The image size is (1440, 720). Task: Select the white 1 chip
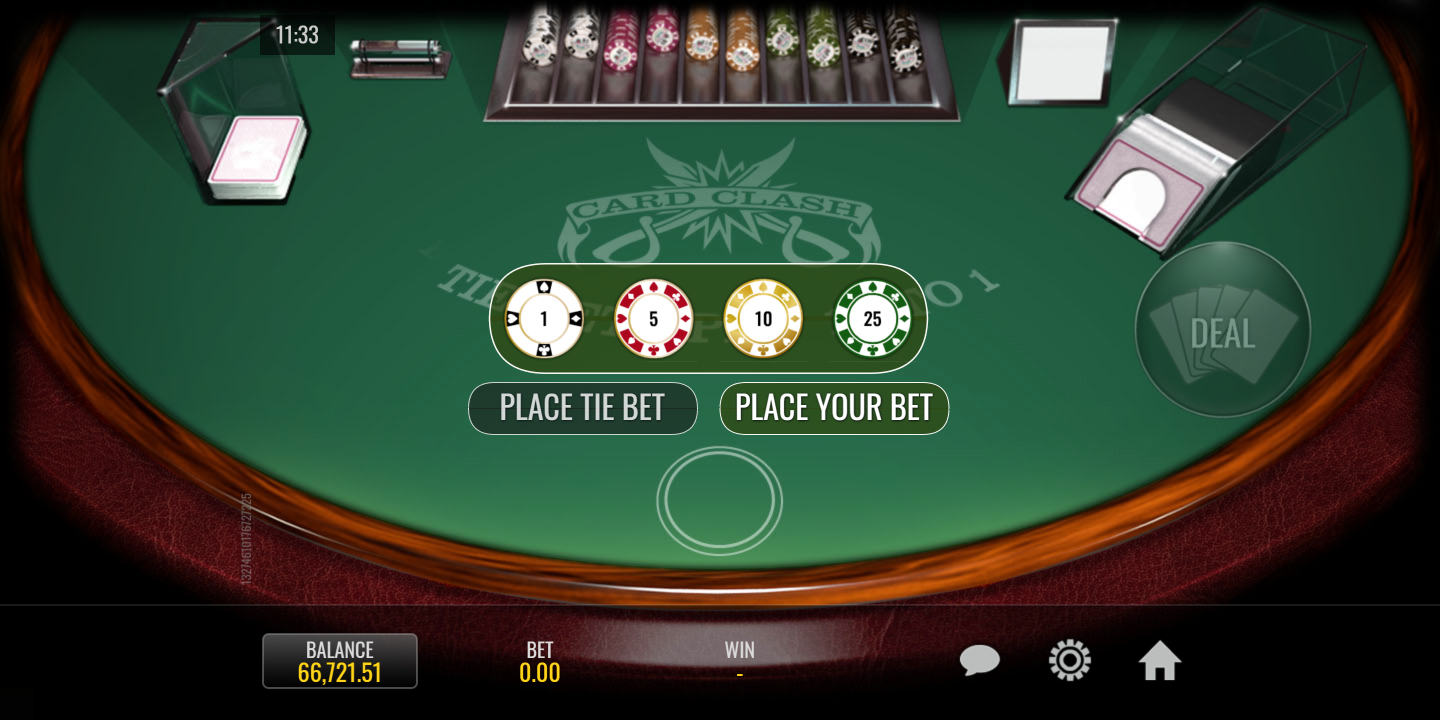[544, 319]
